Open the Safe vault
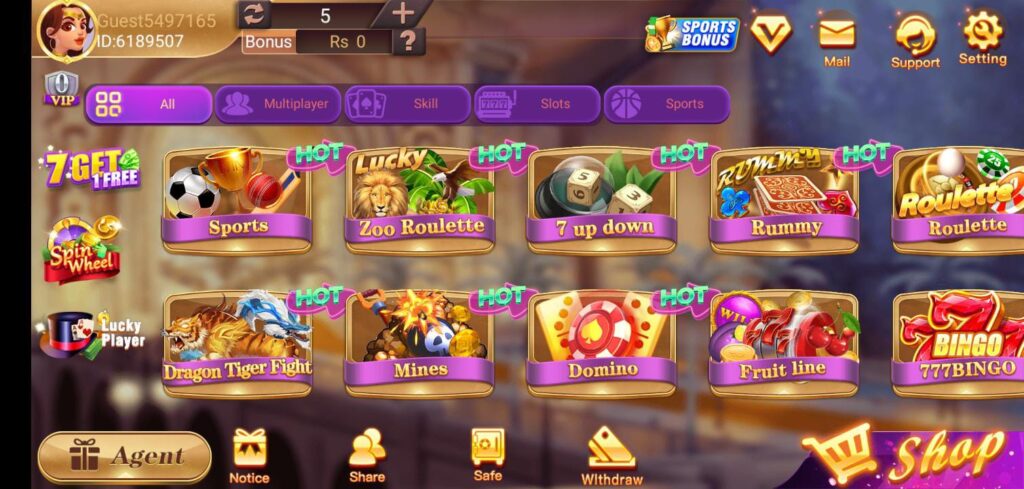1024x489 pixels. (488, 455)
